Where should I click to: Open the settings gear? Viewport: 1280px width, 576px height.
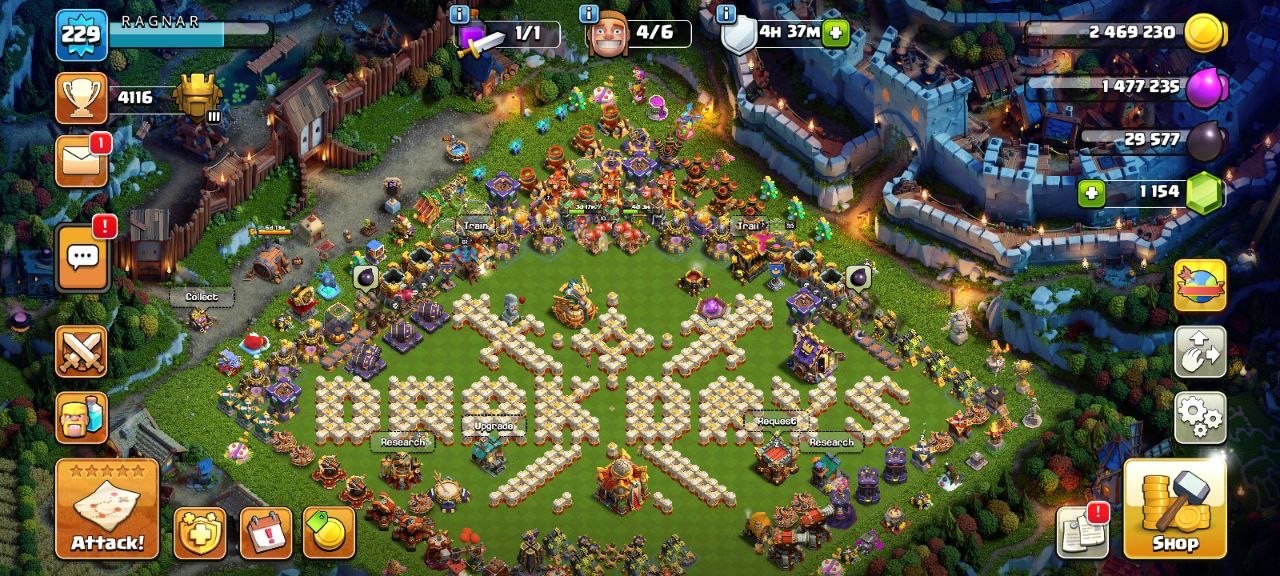coord(1200,417)
